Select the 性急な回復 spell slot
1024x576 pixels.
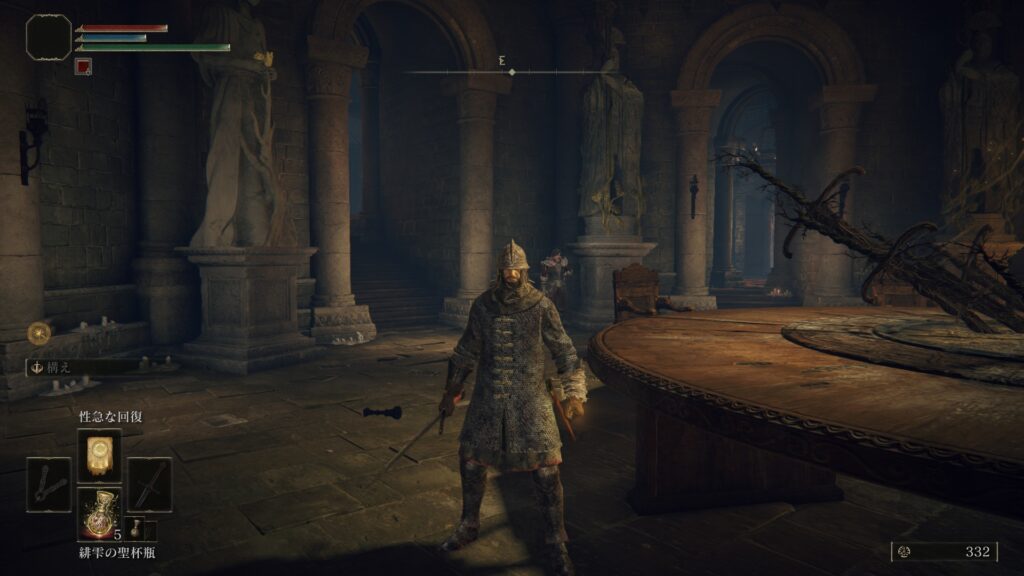pyautogui.click(x=99, y=455)
